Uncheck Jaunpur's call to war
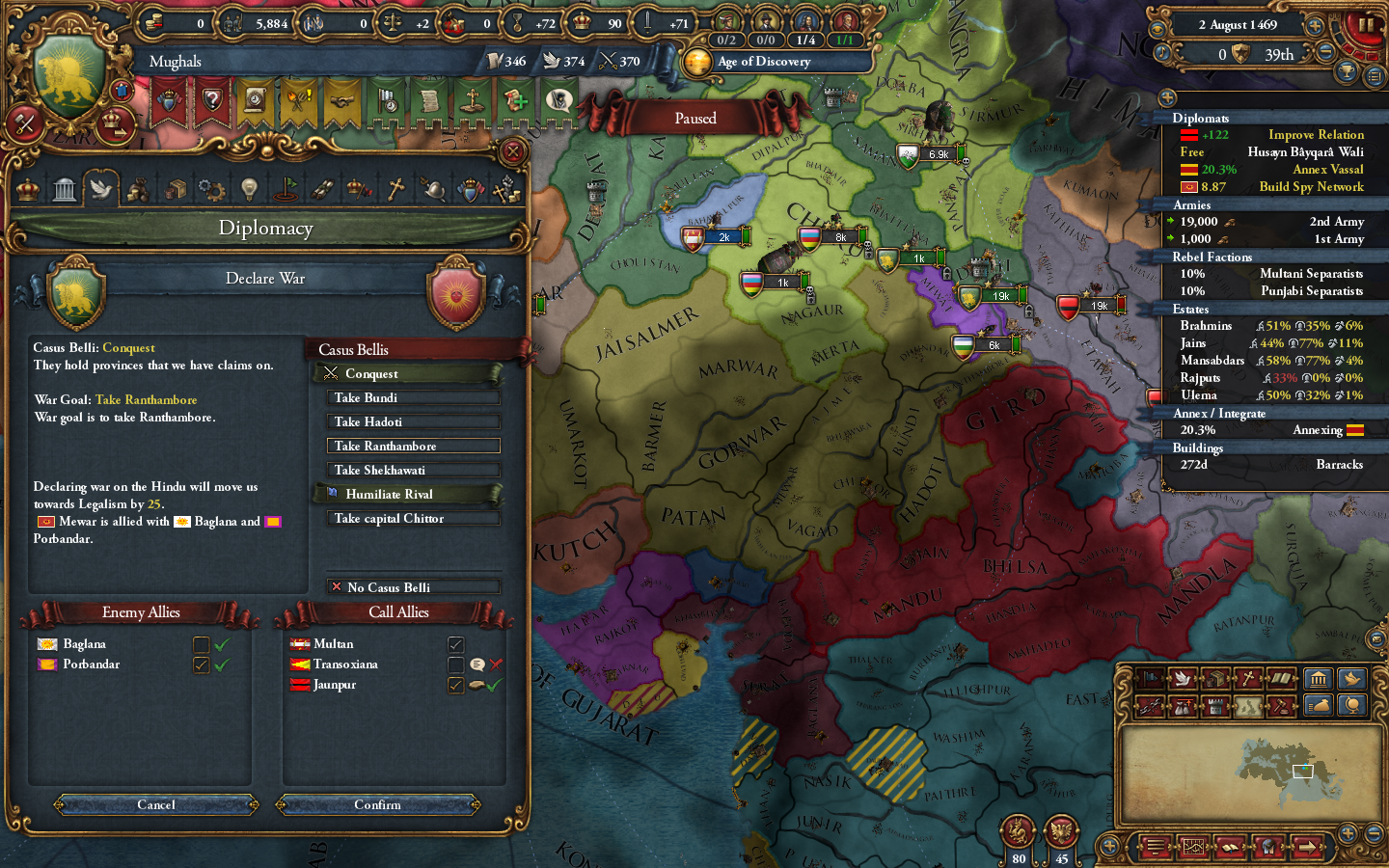 456,684
